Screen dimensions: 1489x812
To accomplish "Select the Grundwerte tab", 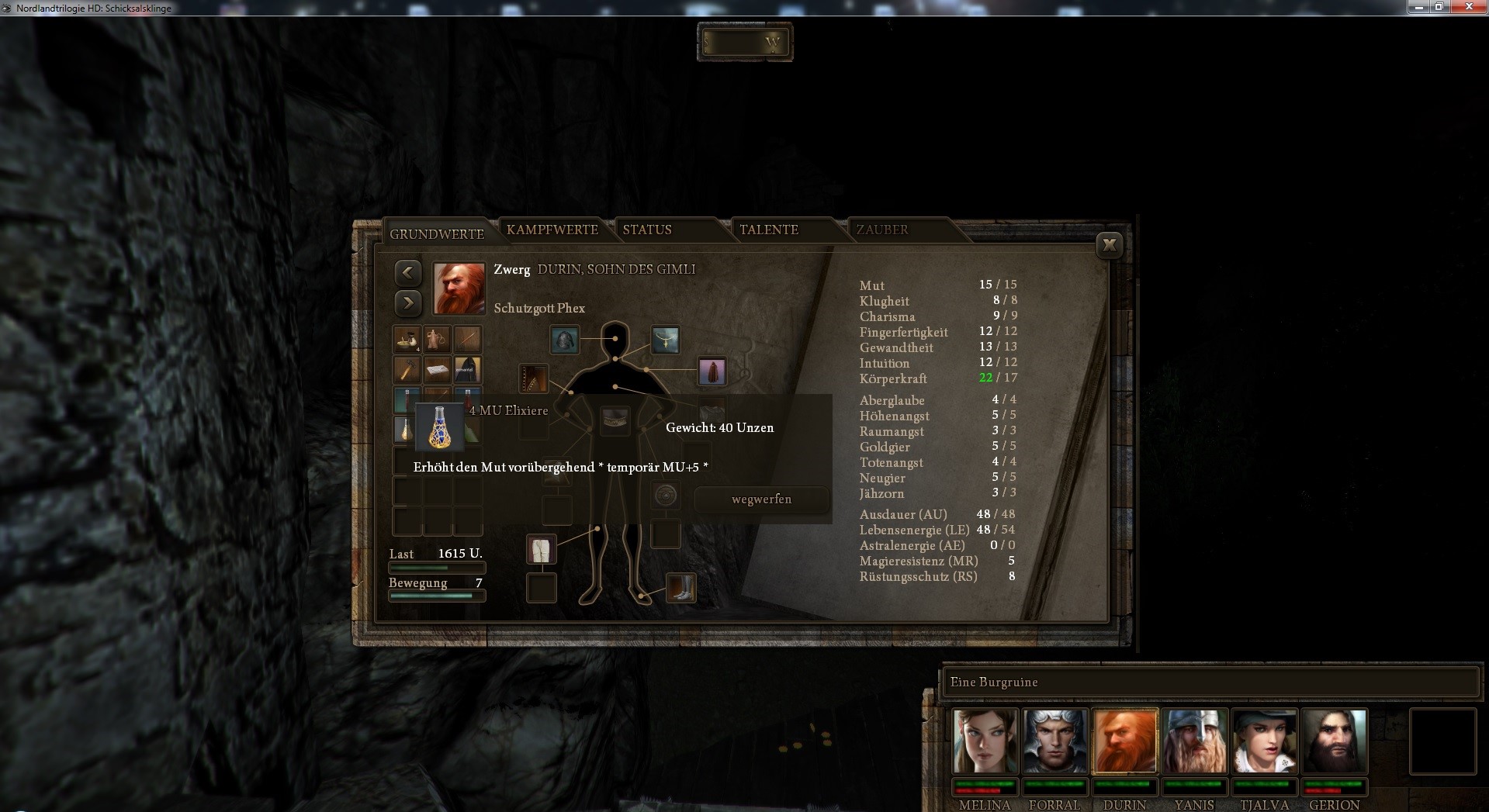I will pyautogui.click(x=436, y=233).
